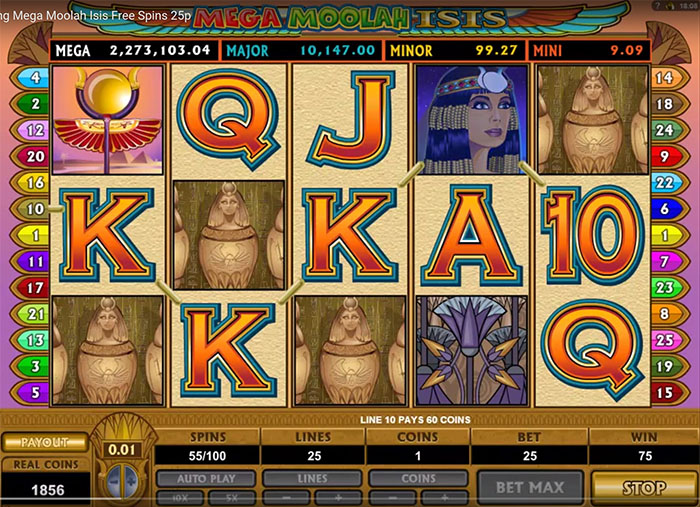
Task: Select payline marker 5
Action: [x=36, y=392]
